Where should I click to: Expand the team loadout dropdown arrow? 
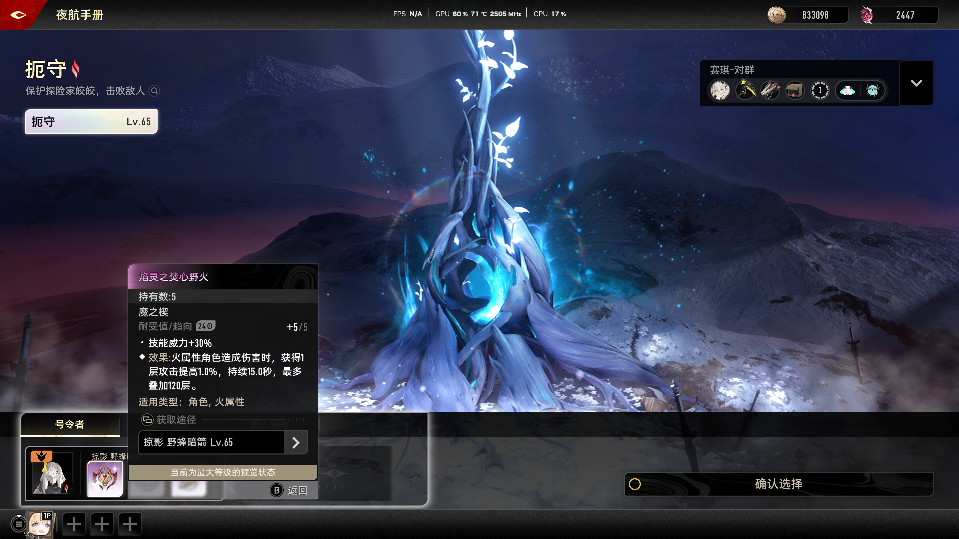[x=916, y=84]
